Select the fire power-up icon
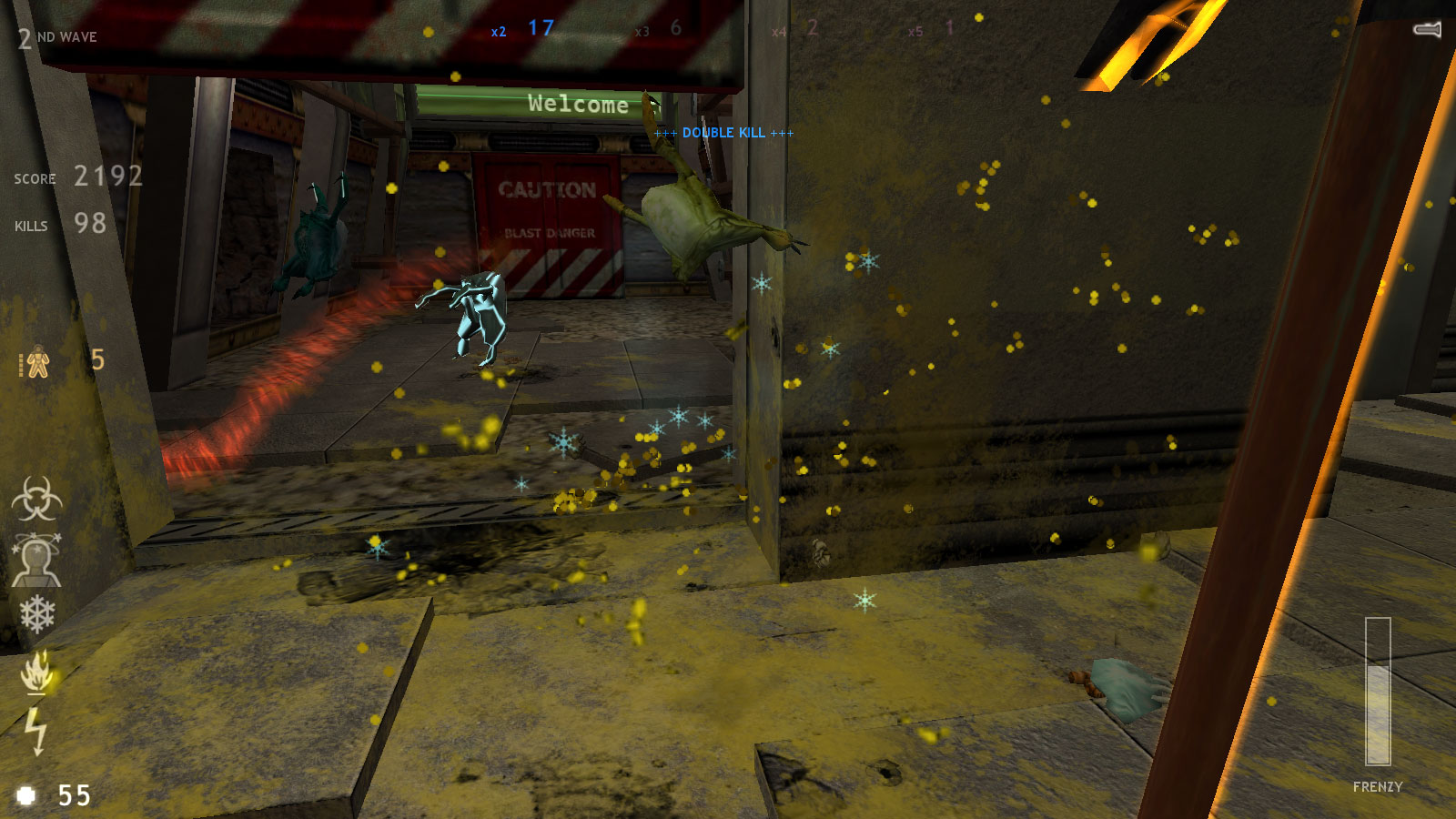This screenshot has height=819, width=1456. [36, 673]
